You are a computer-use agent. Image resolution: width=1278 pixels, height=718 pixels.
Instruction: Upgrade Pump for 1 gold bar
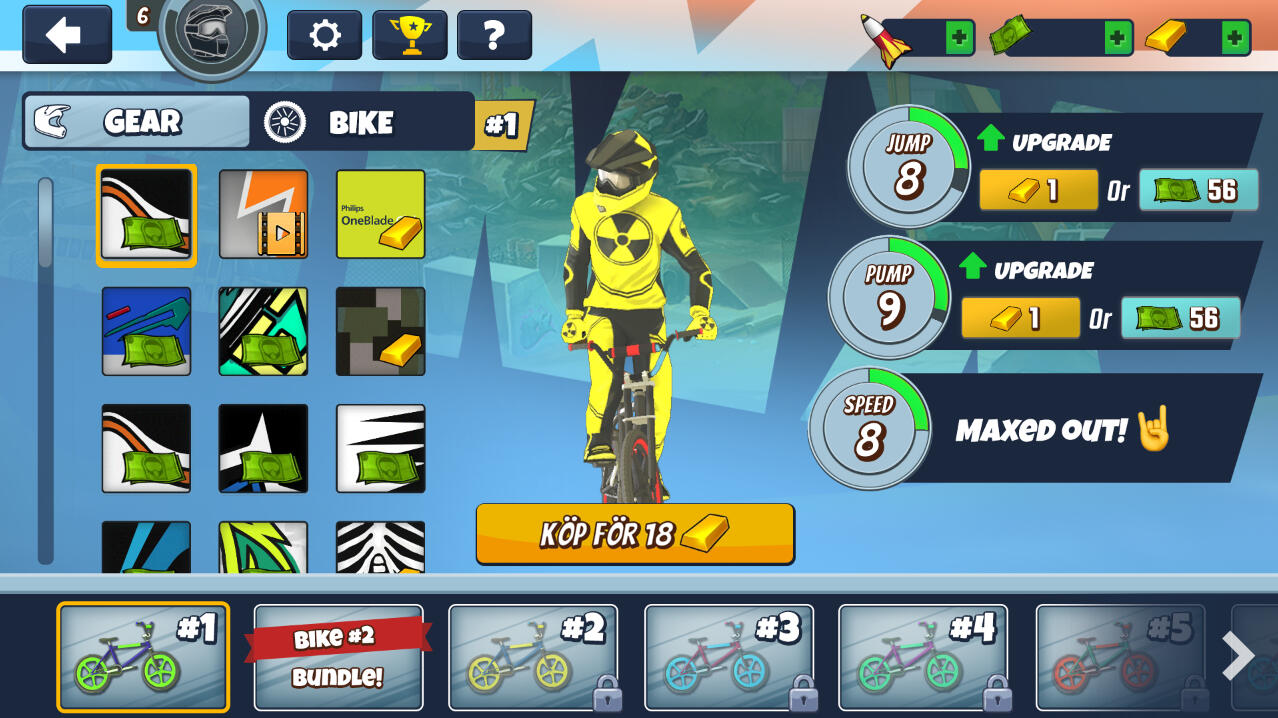click(1019, 318)
